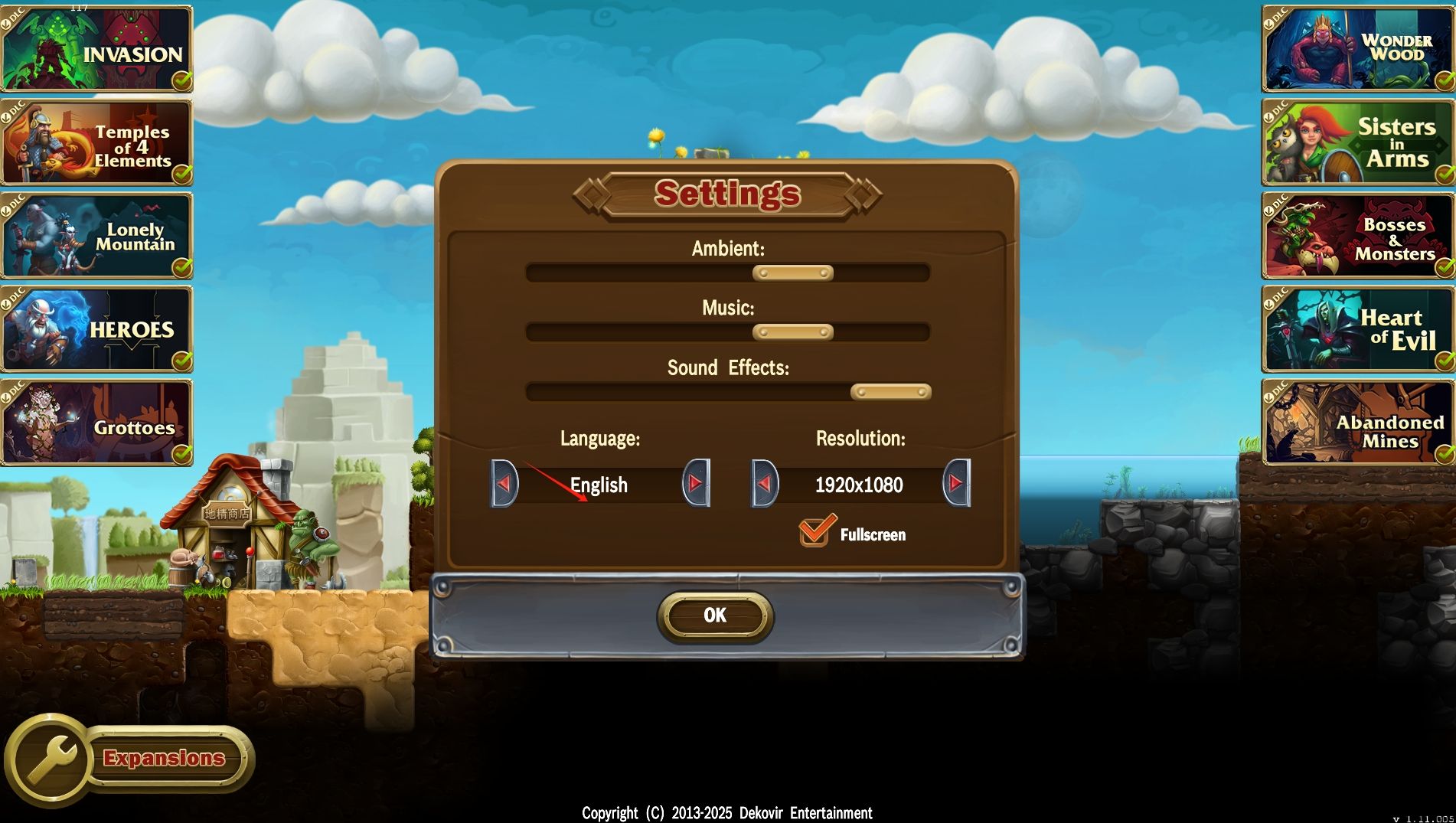Lower the resolution with the left arrow
The height and width of the screenshot is (823, 1456).
[x=765, y=483]
